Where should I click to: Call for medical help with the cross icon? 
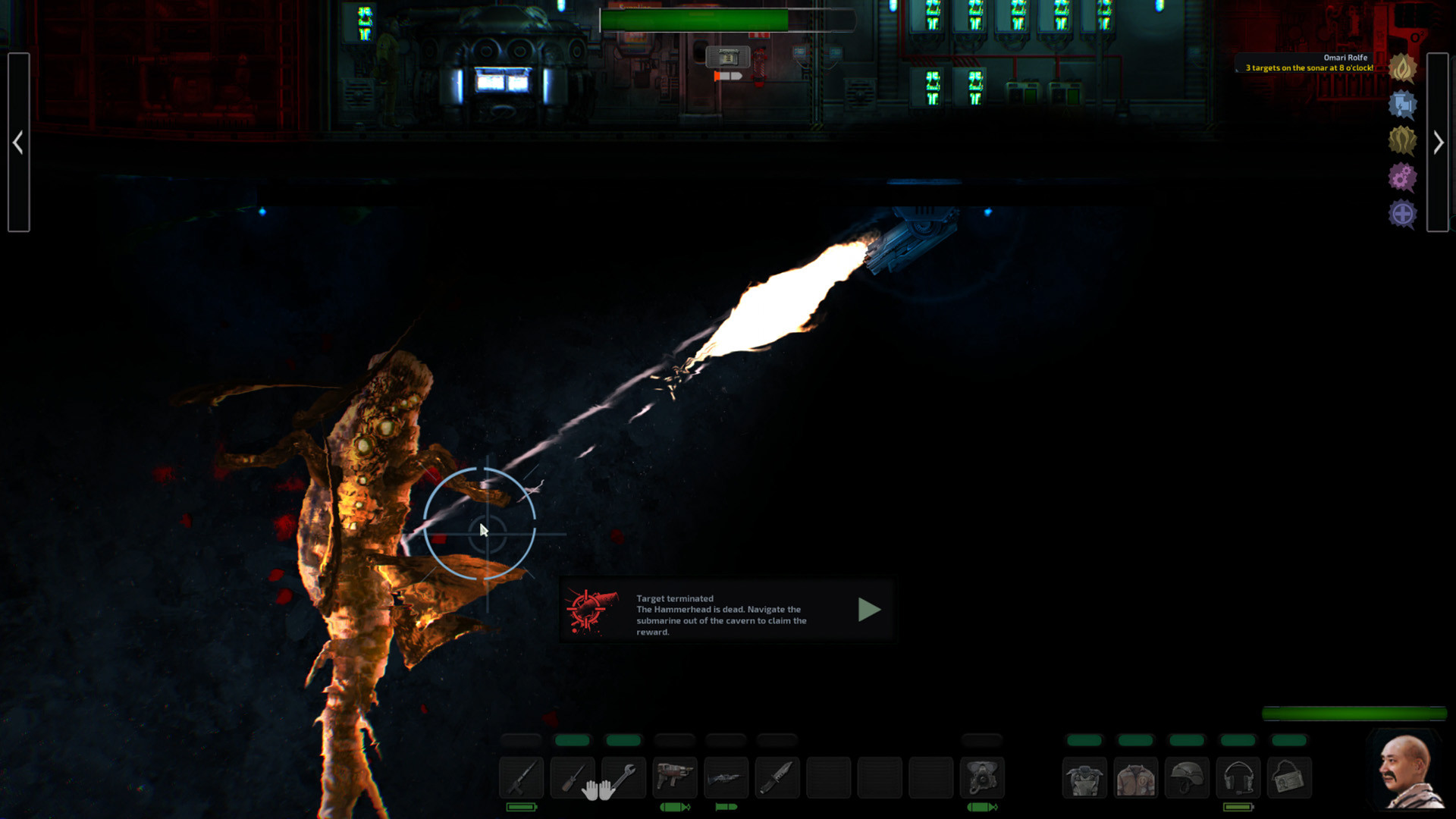[1402, 214]
